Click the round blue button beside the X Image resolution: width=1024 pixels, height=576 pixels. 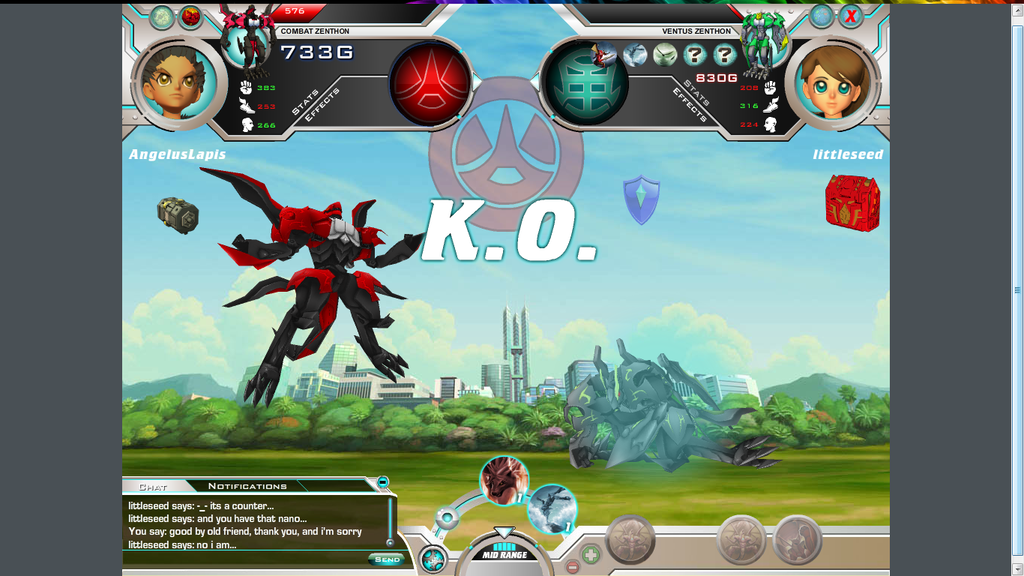(x=821, y=16)
